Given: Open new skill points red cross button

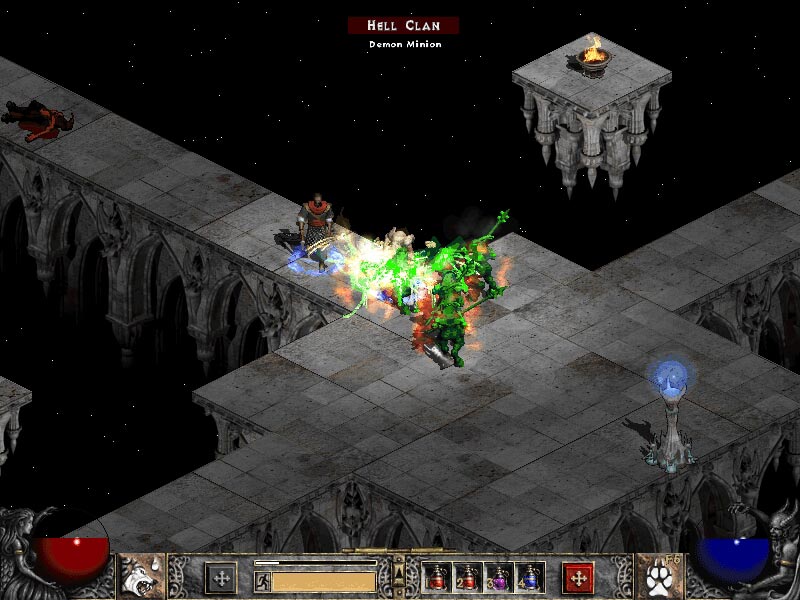Looking at the screenshot, I should tap(578, 577).
